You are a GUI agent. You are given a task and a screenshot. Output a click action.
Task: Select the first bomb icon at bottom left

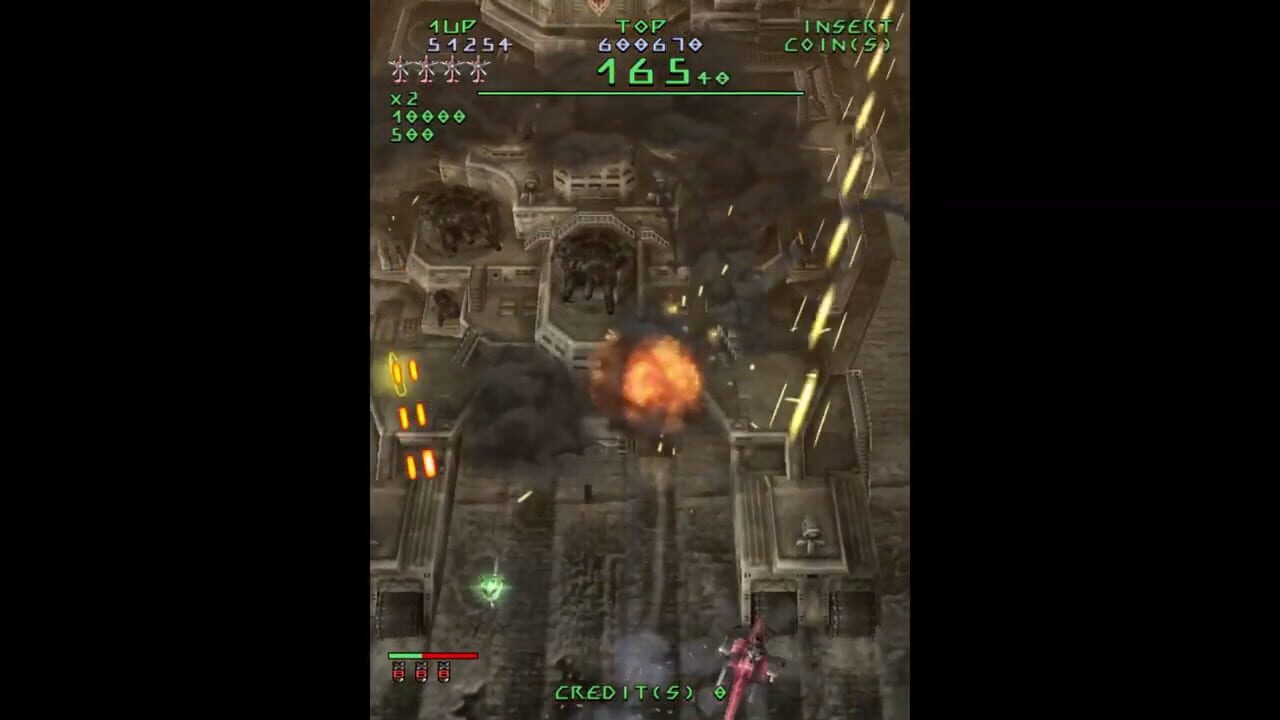pos(397,673)
